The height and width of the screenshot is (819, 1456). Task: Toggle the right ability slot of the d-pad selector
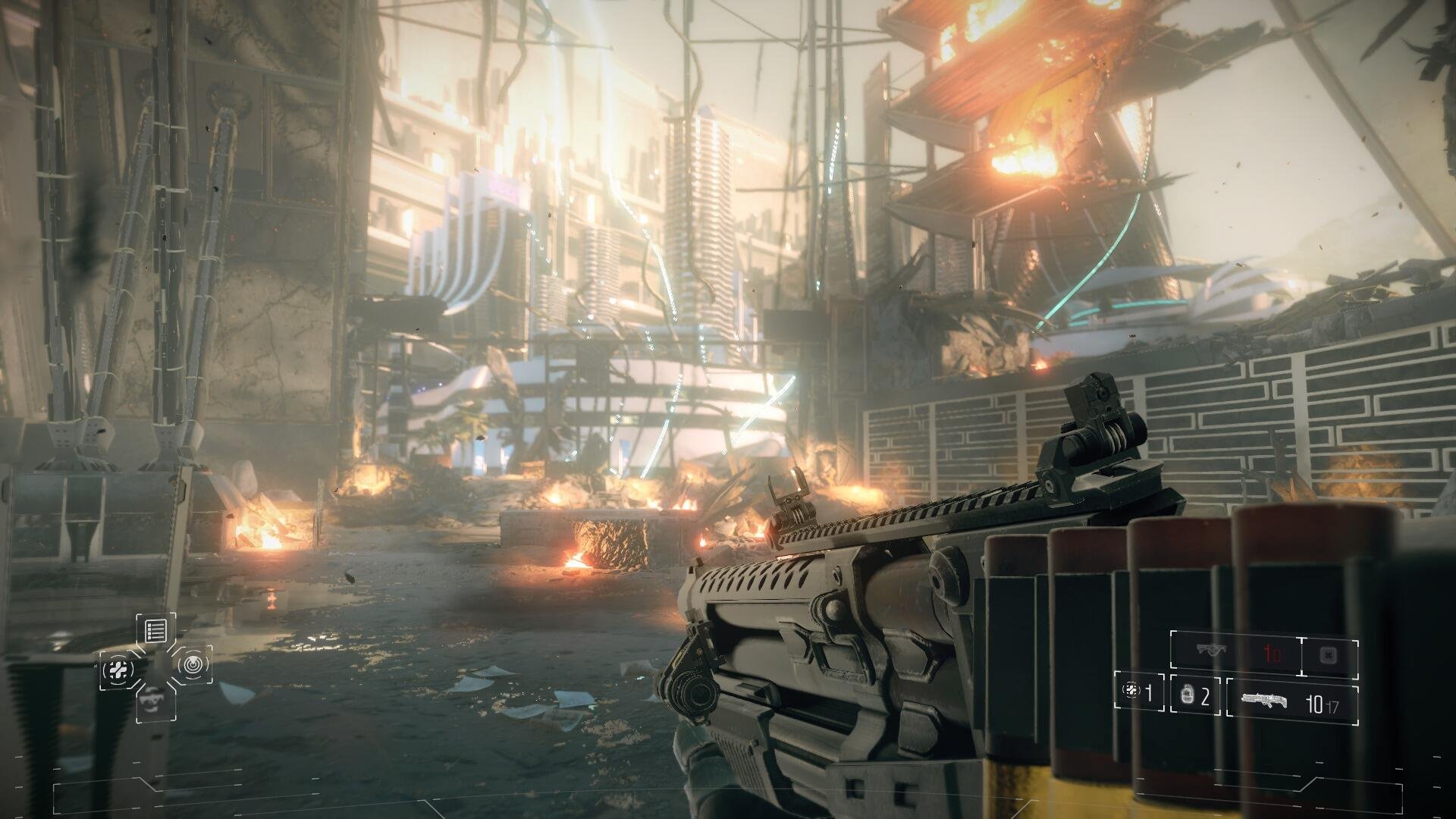tap(195, 664)
